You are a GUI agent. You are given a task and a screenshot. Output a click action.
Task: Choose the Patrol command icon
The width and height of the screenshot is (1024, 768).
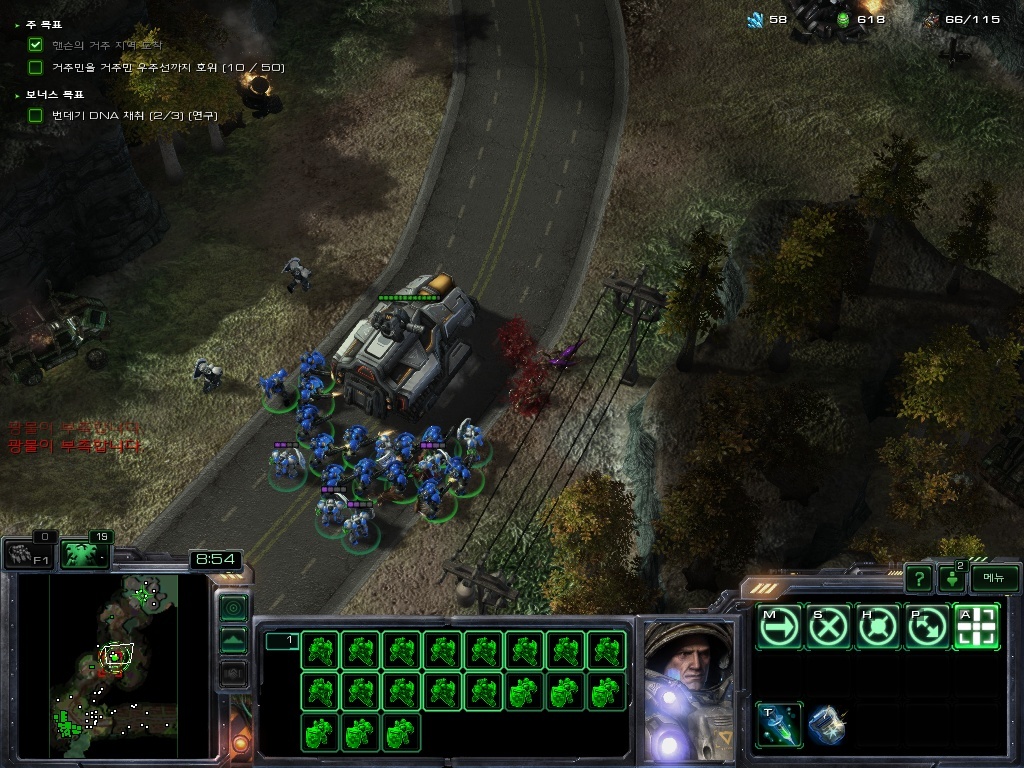(x=927, y=627)
